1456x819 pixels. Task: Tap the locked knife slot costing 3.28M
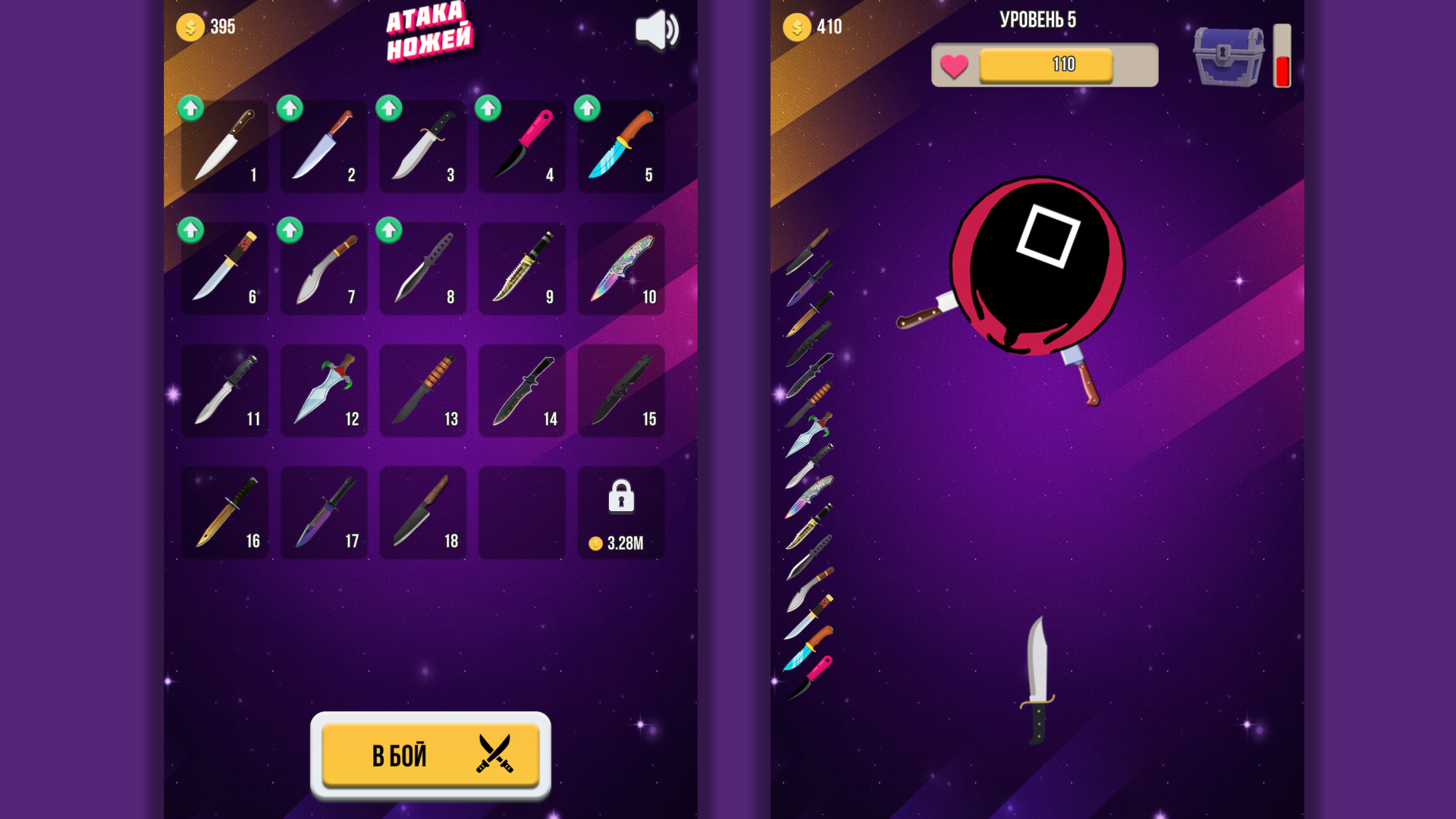[x=620, y=513]
